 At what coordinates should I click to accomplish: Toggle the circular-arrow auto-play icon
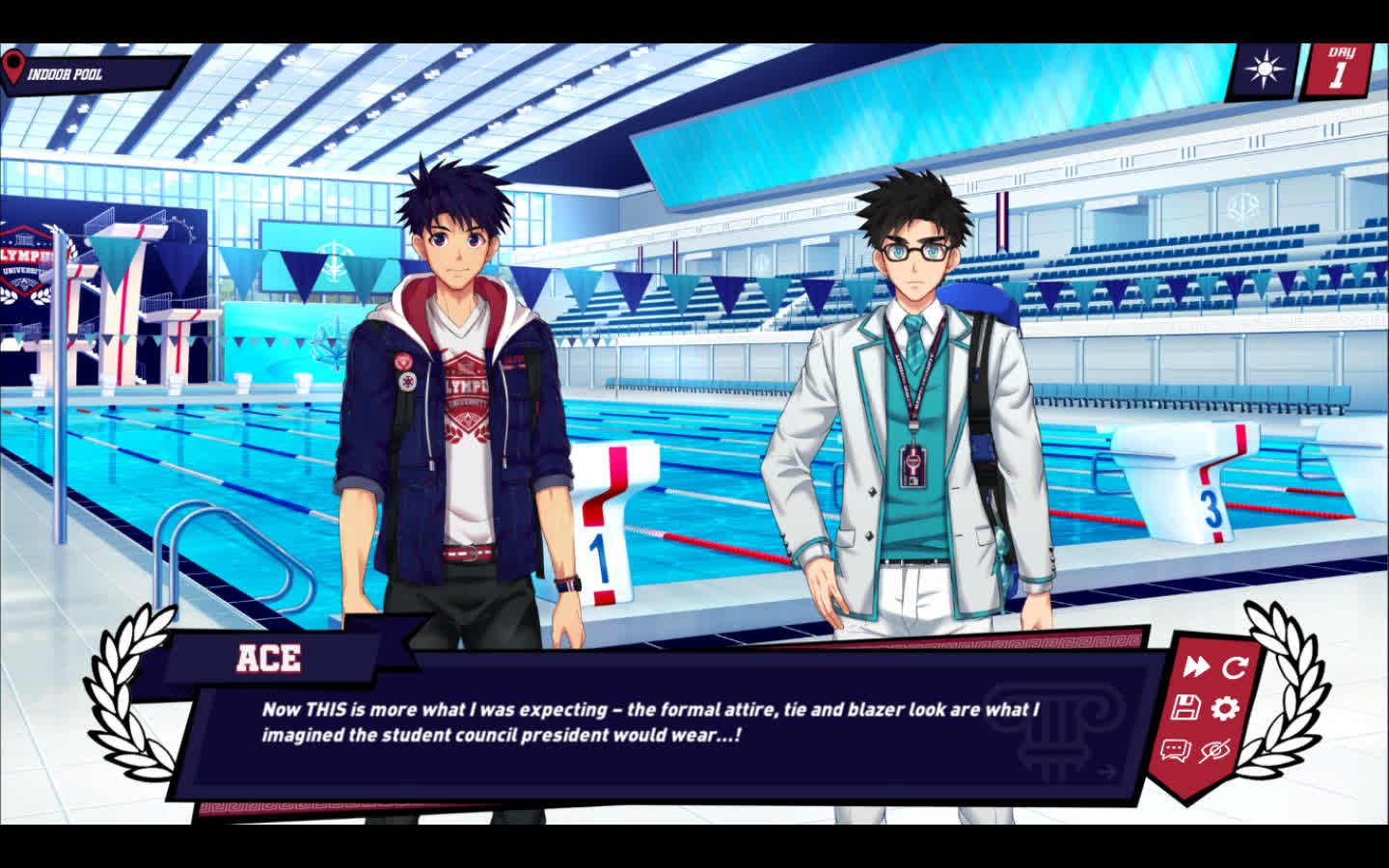1235,666
